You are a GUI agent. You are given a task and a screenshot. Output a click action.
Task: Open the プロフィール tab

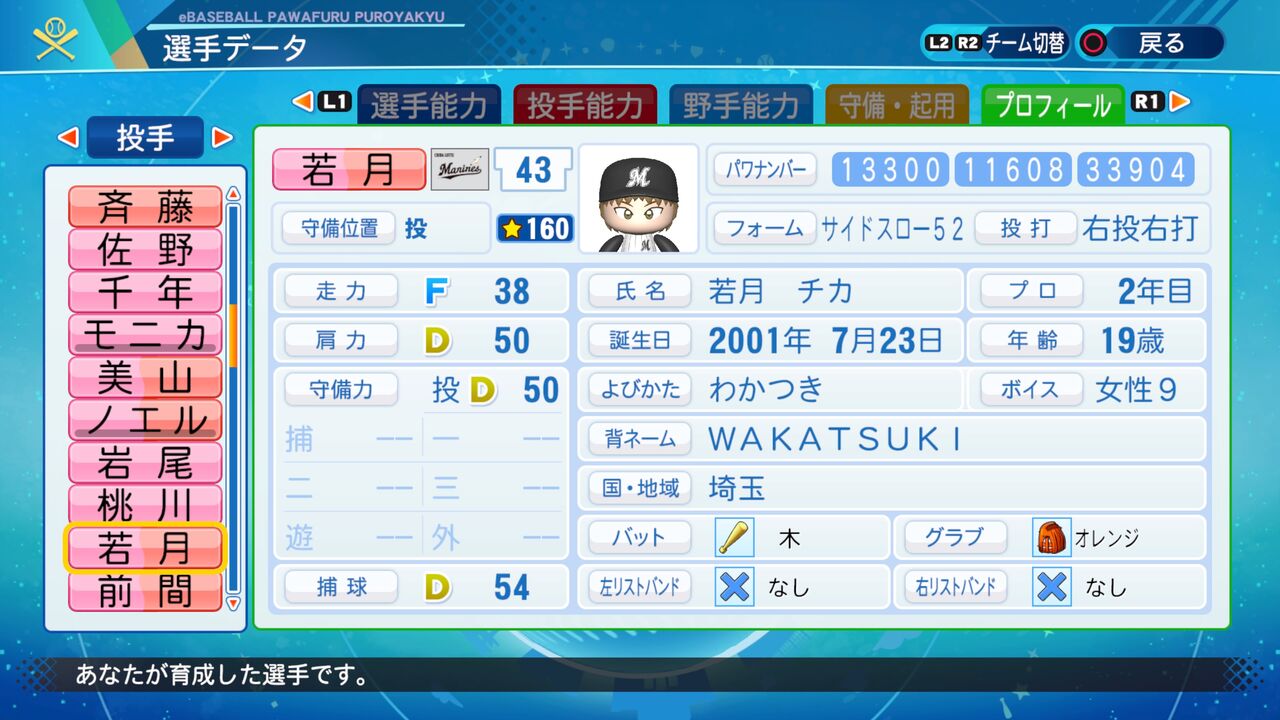click(x=1053, y=102)
